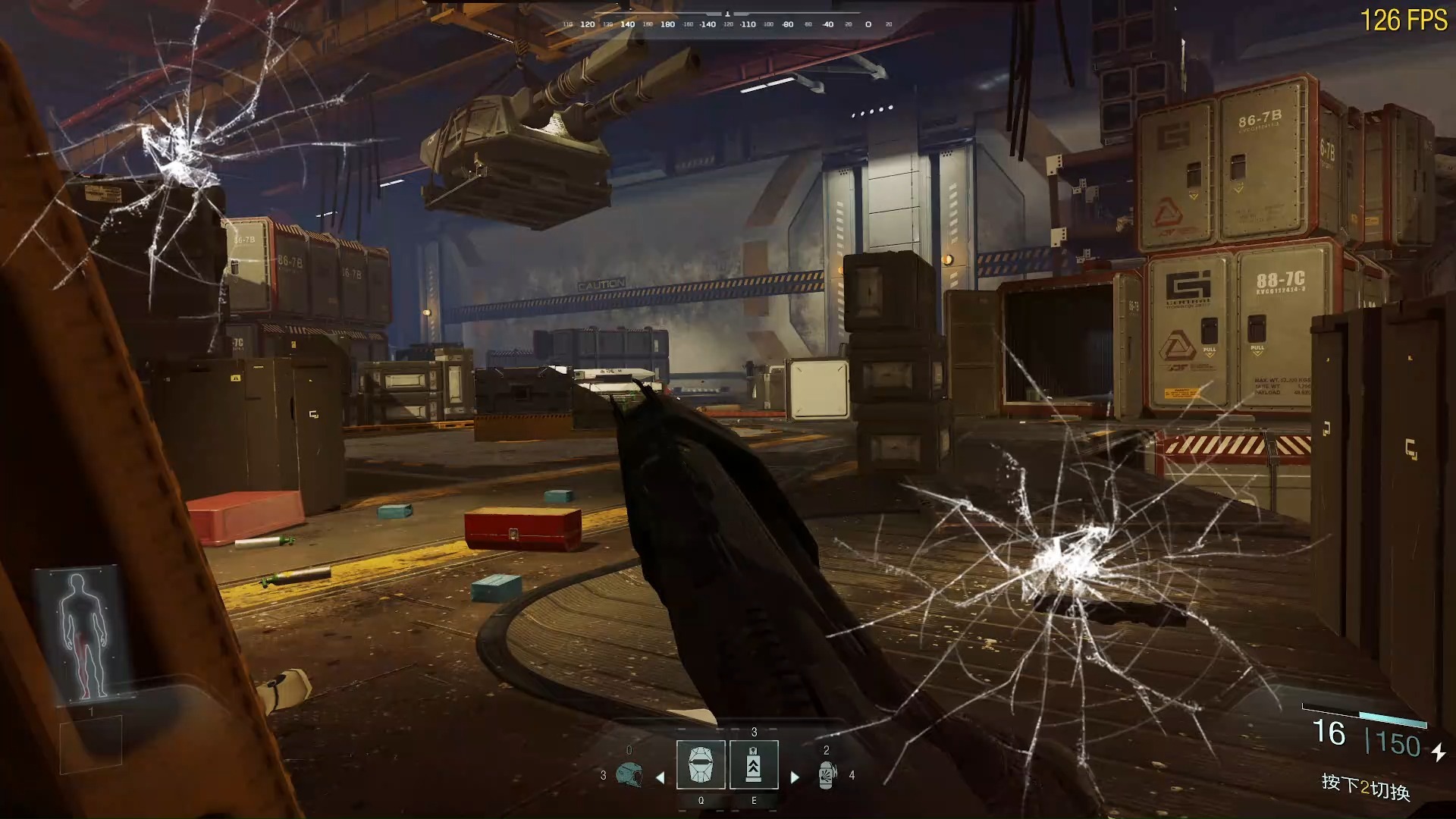This screenshot has width=1456, height=819.
Task: Select the helmet item icon
Action: pos(629,775)
